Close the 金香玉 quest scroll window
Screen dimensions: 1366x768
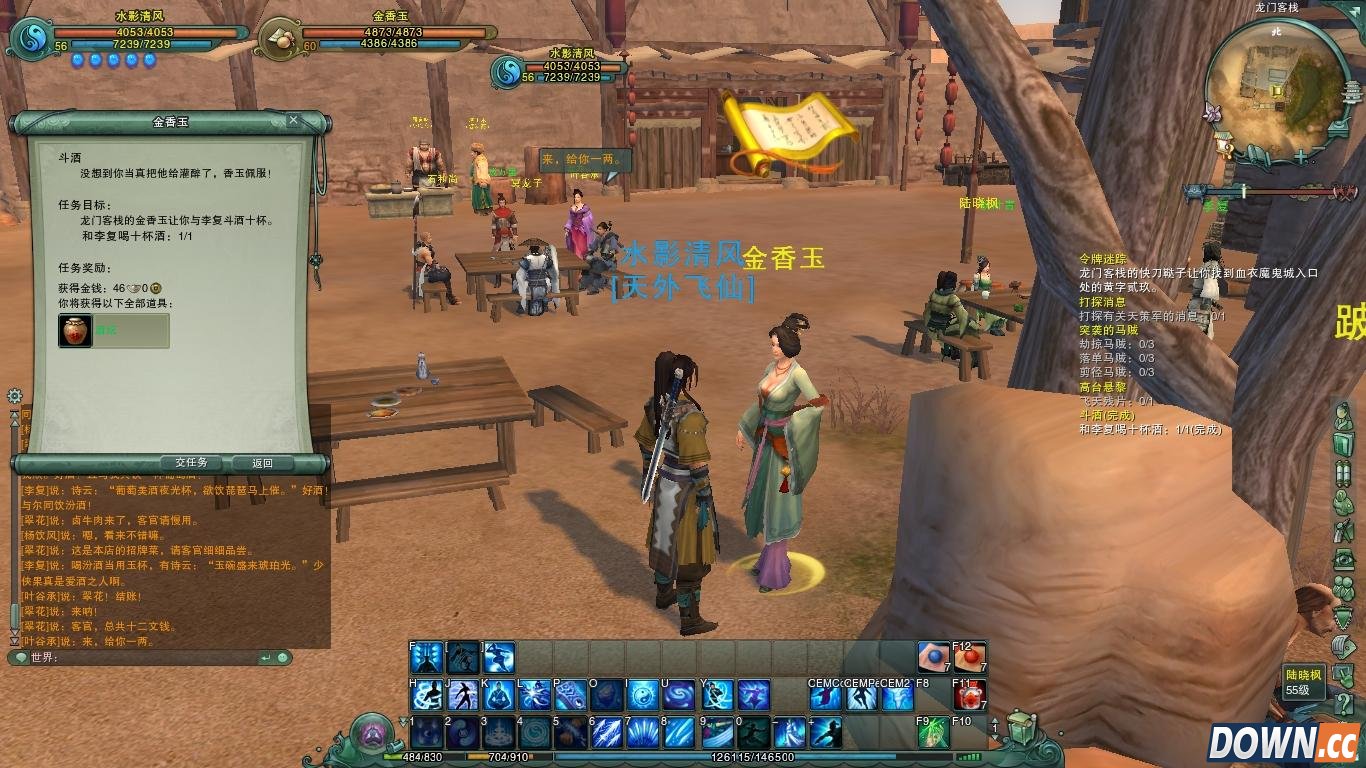point(293,121)
